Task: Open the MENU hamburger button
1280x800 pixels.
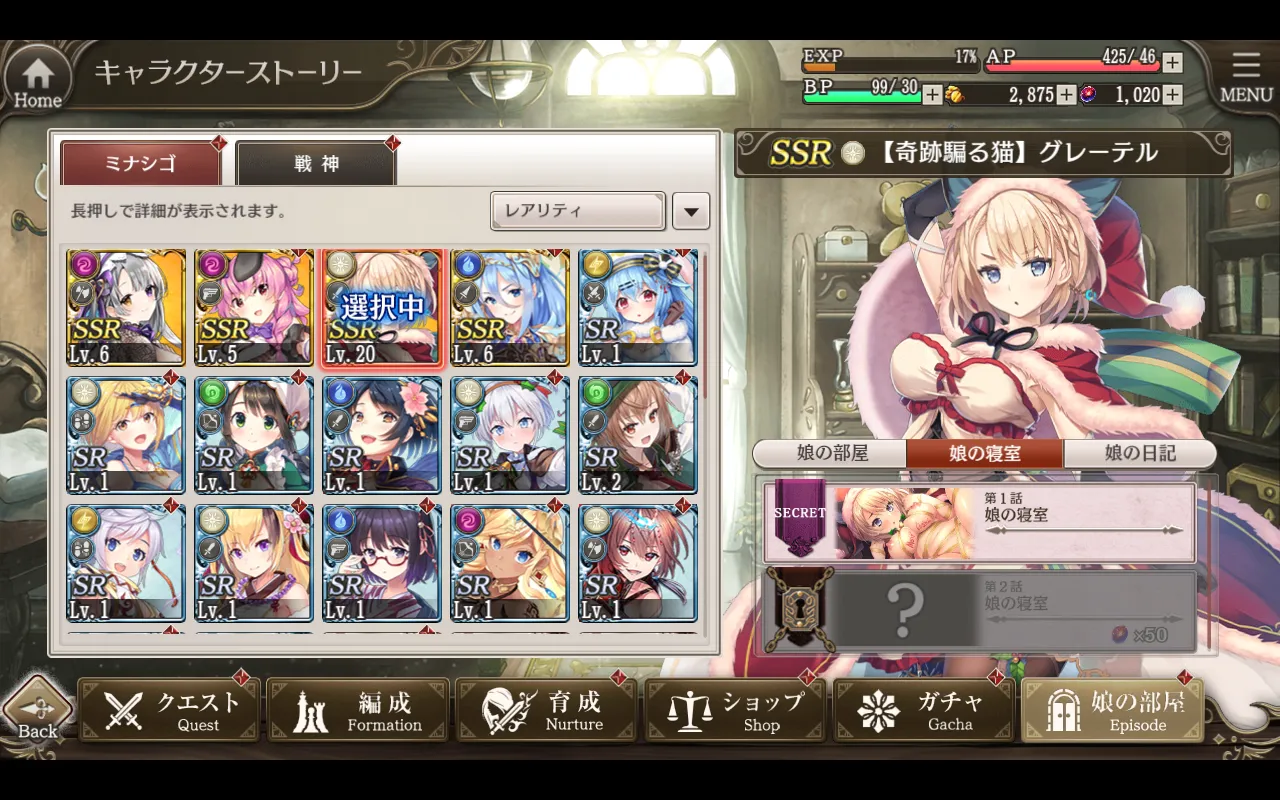Action: (x=1245, y=76)
